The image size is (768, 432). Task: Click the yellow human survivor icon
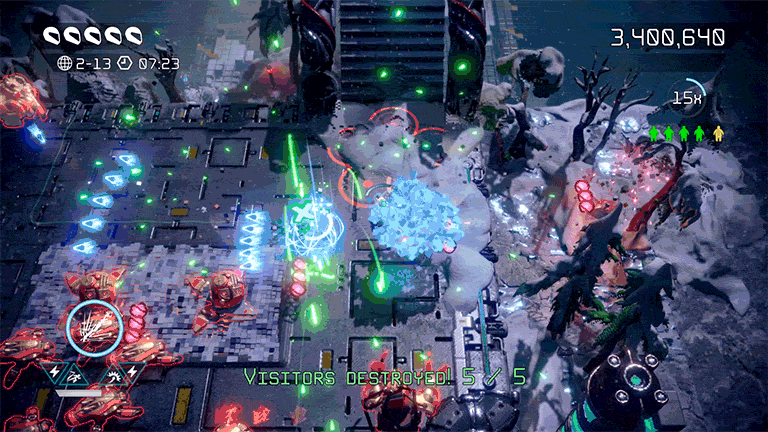(718, 133)
